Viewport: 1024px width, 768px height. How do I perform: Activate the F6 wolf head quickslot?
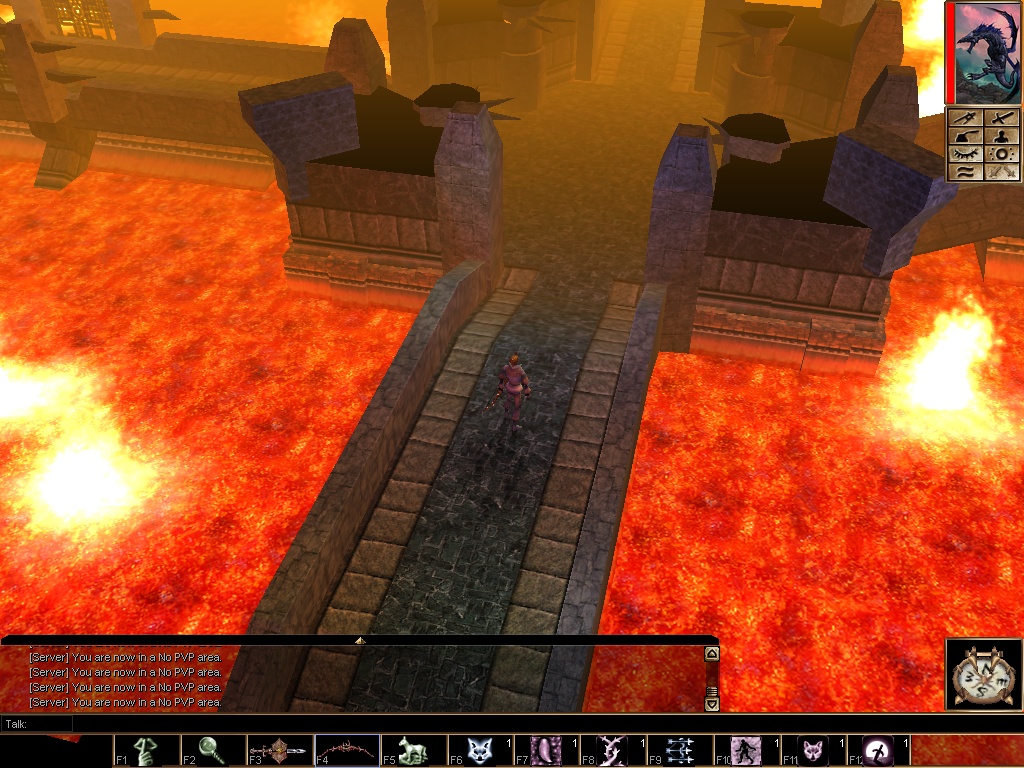point(480,750)
